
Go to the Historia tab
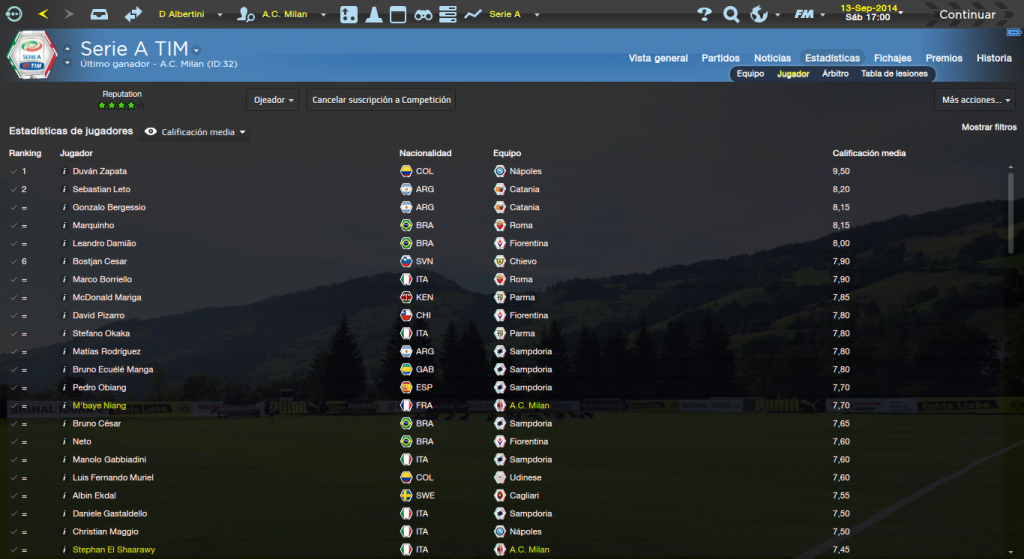(x=993, y=58)
